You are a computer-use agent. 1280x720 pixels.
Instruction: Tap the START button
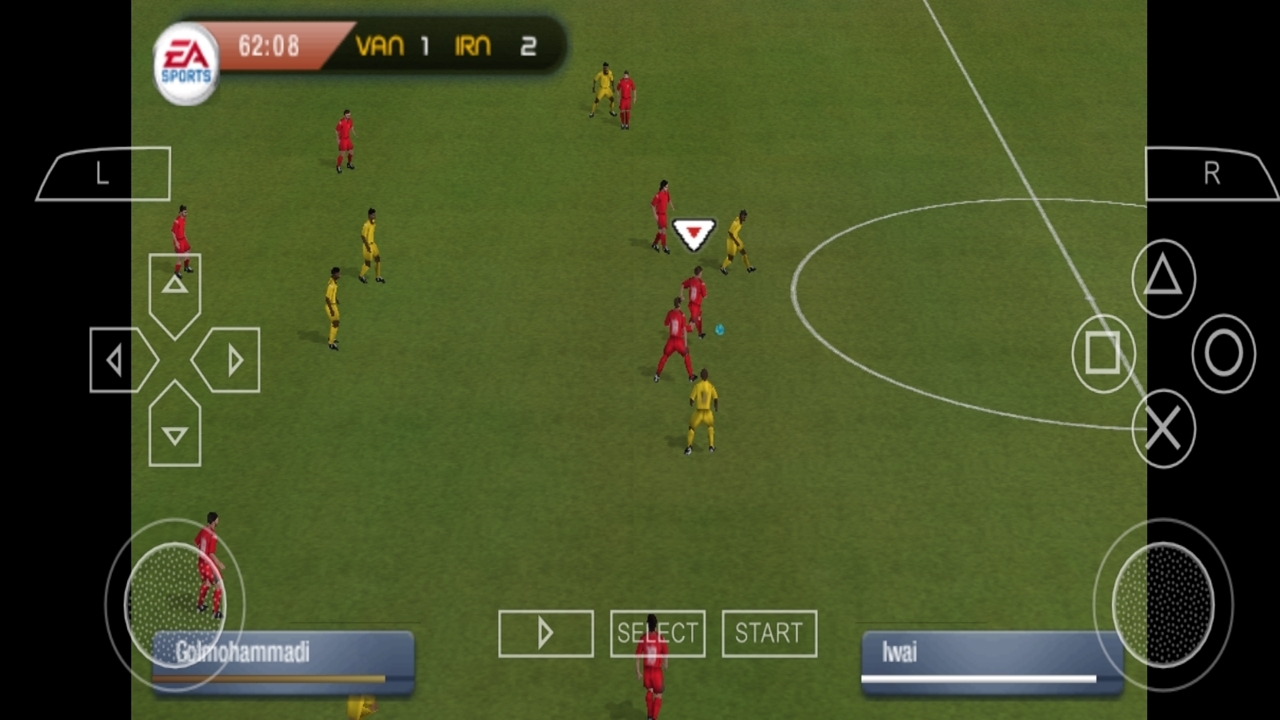coord(769,633)
